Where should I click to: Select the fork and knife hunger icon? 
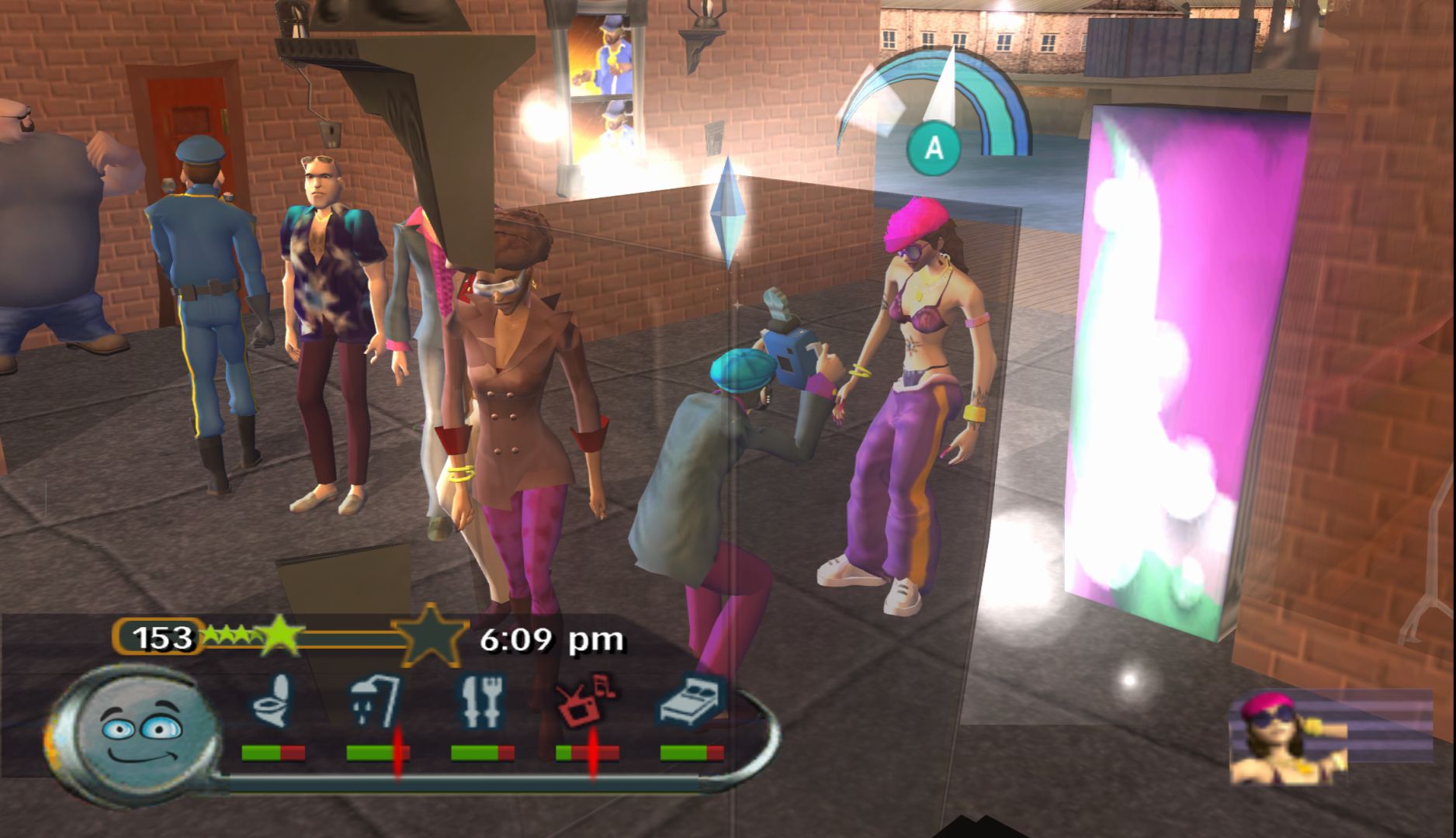[x=481, y=701]
